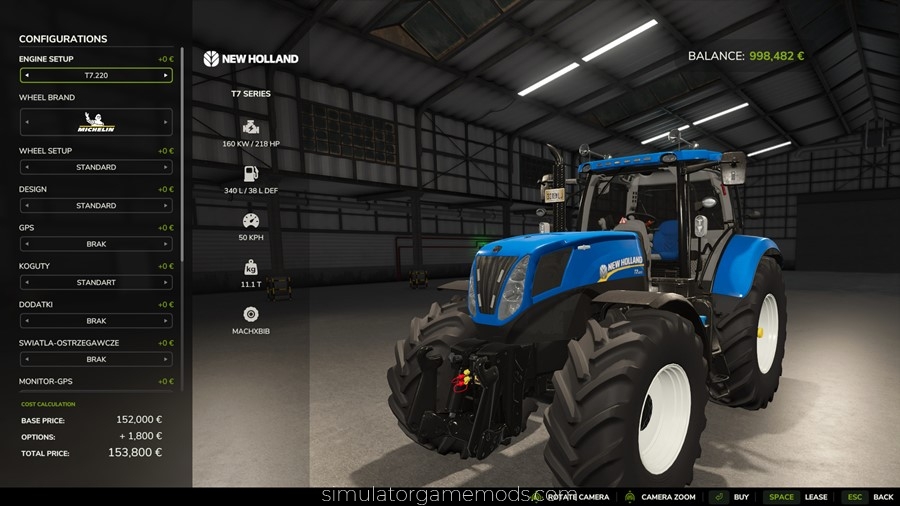Select the previous design option
900x506 pixels.
coord(26,206)
